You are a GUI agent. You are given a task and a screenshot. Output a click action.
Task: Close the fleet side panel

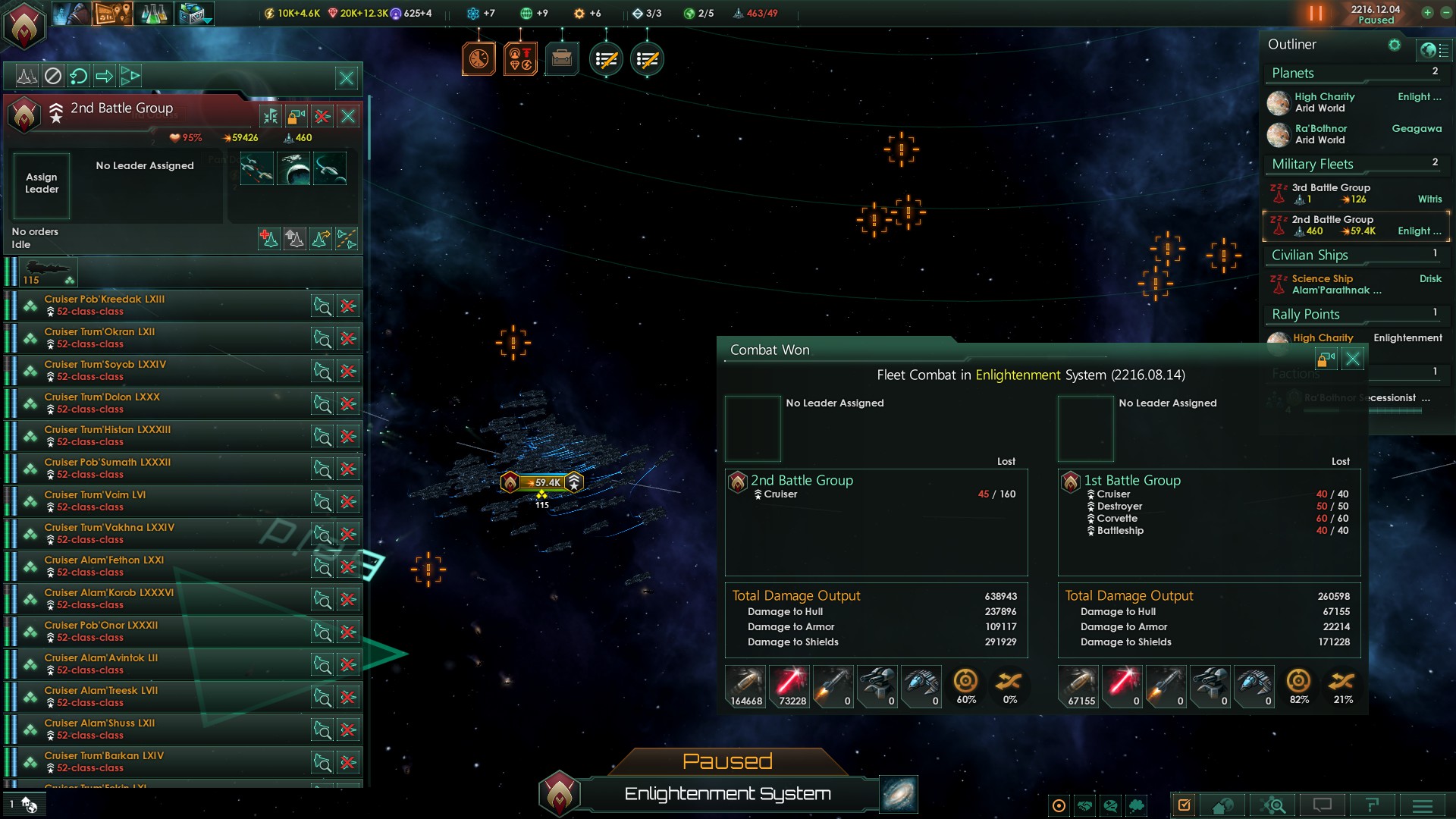pyautogui.click(x=347, y=77)
